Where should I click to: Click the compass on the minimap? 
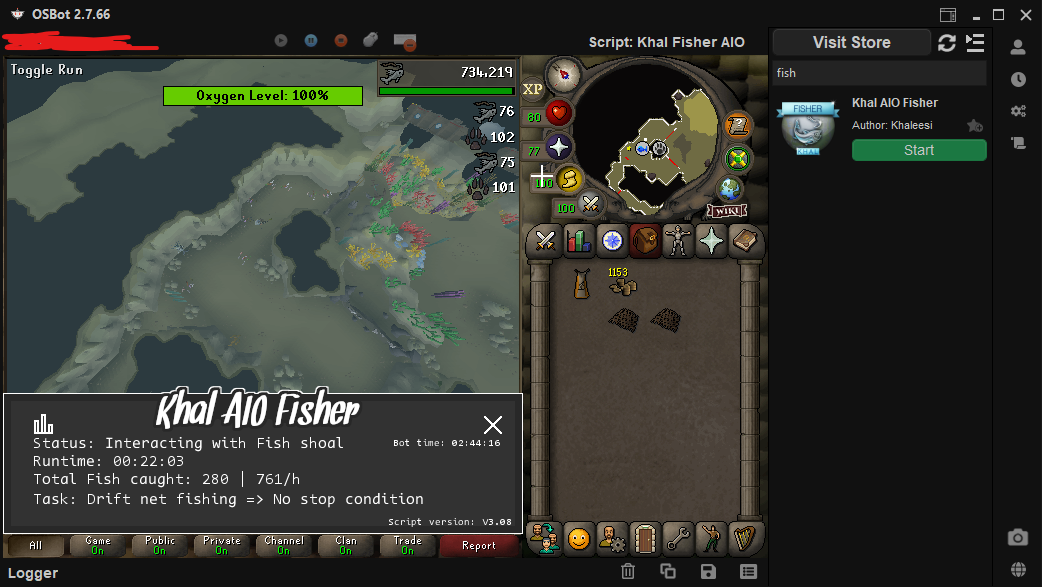tap(564, 73)
